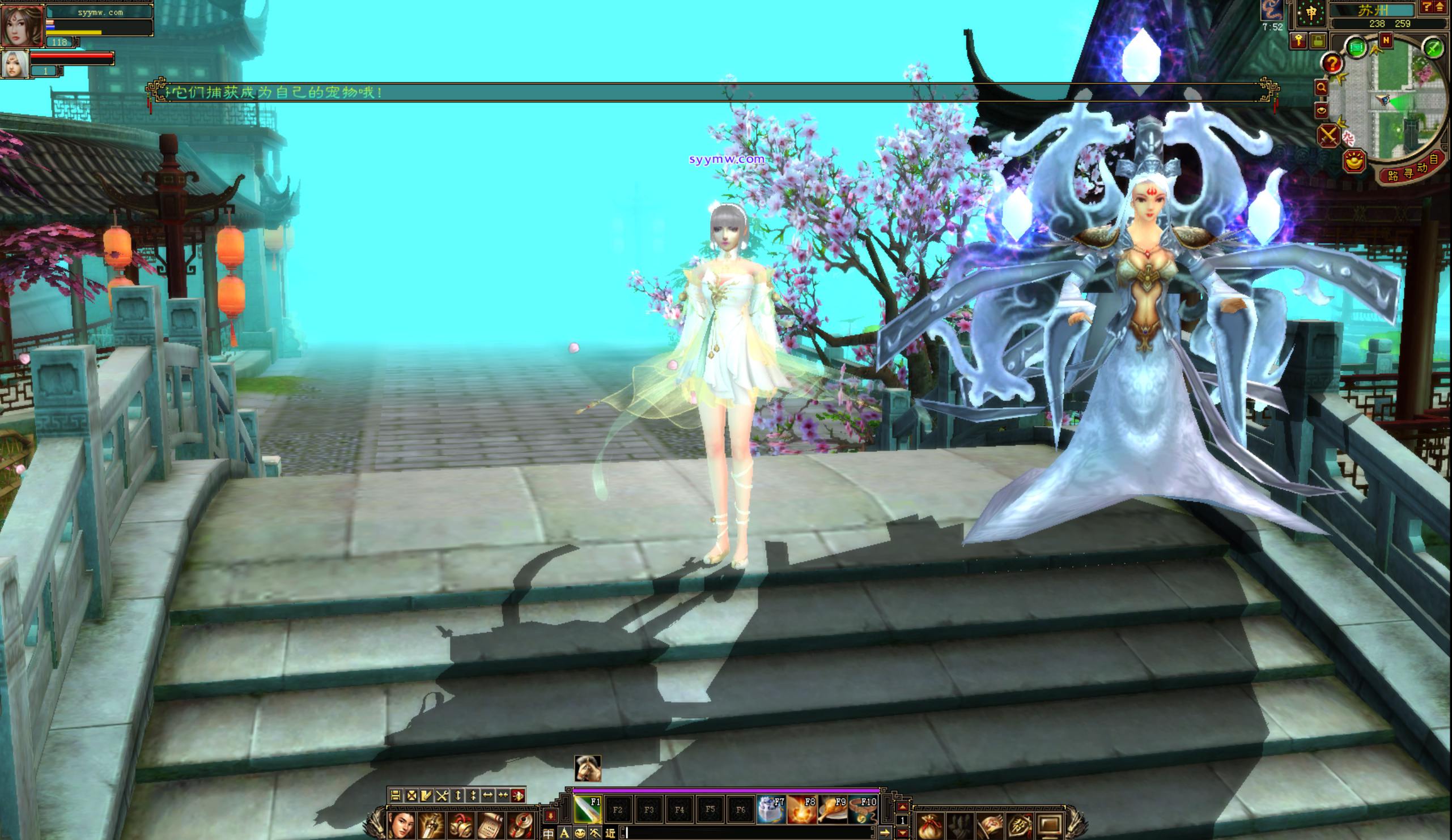This screenshot has height=840, width=1452.
Task: Open the smiley emoticon picker
Action: click(580, 833)
